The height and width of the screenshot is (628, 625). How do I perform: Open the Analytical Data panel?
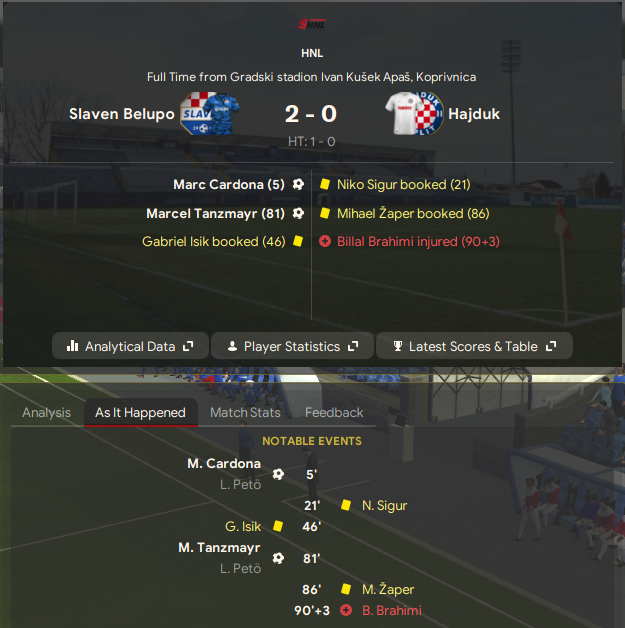click(x=130, y=346)
